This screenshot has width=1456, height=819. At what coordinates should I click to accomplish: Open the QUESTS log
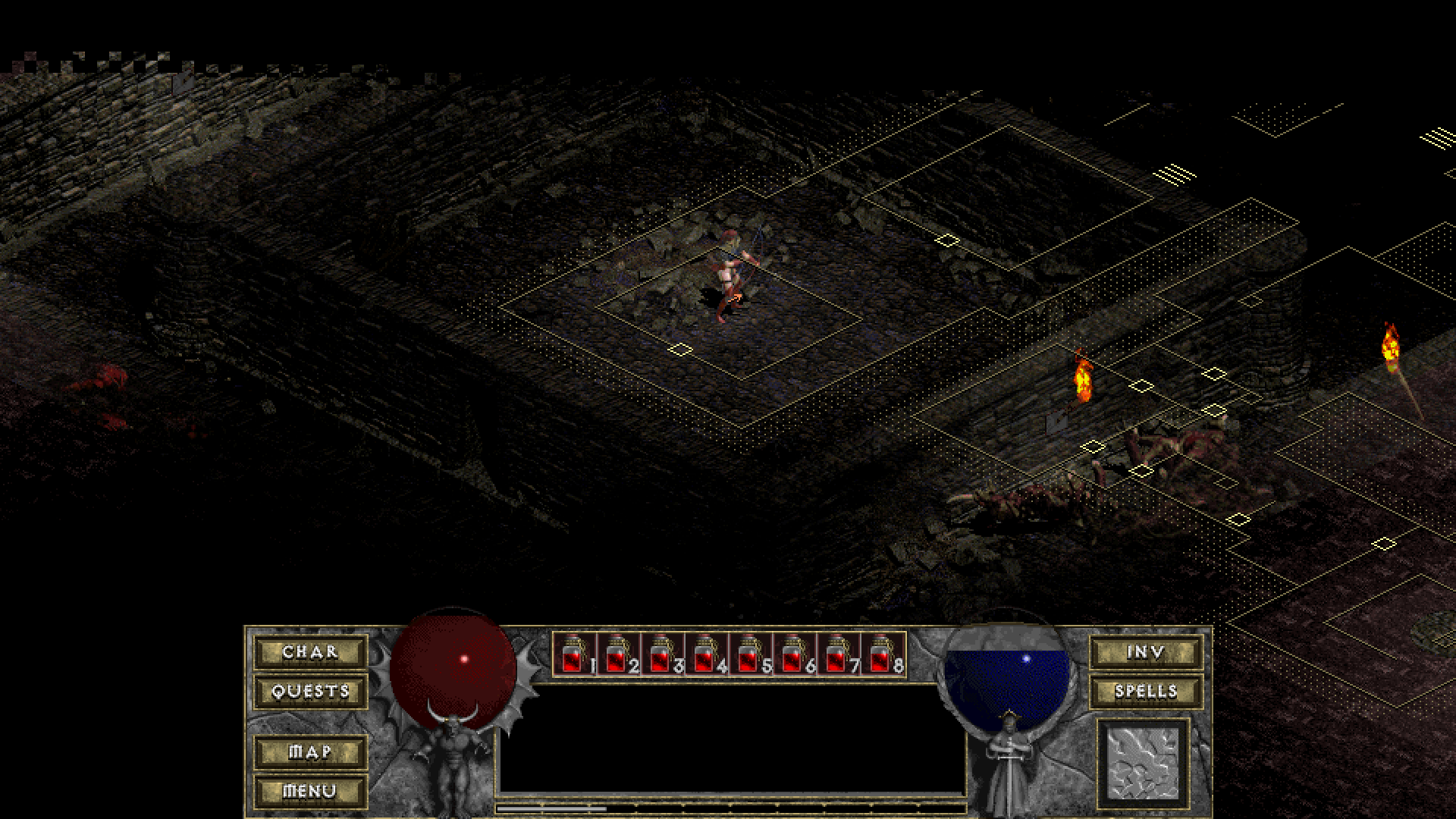click(309, 692)
